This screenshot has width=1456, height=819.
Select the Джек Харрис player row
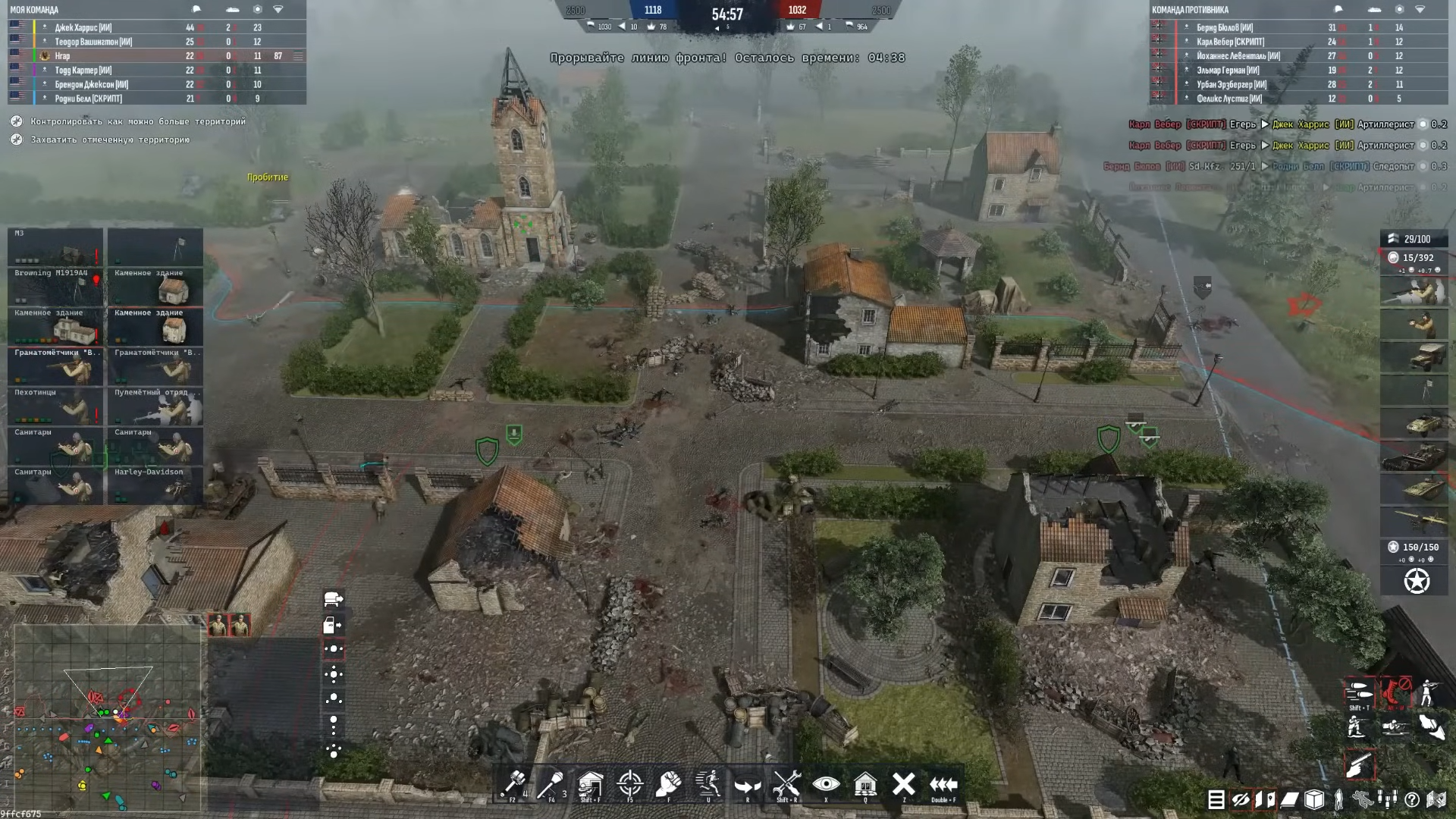coord(83,27)
